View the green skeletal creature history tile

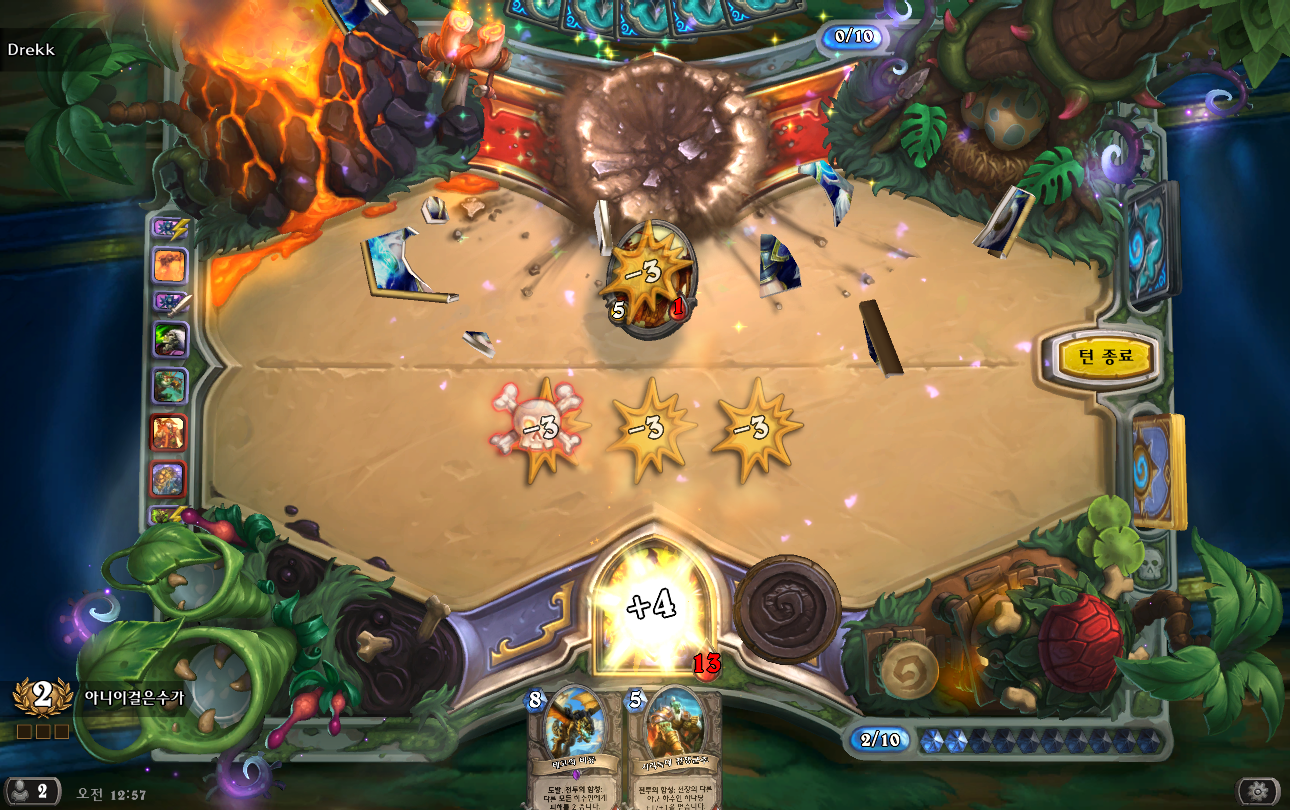(170, 340)
